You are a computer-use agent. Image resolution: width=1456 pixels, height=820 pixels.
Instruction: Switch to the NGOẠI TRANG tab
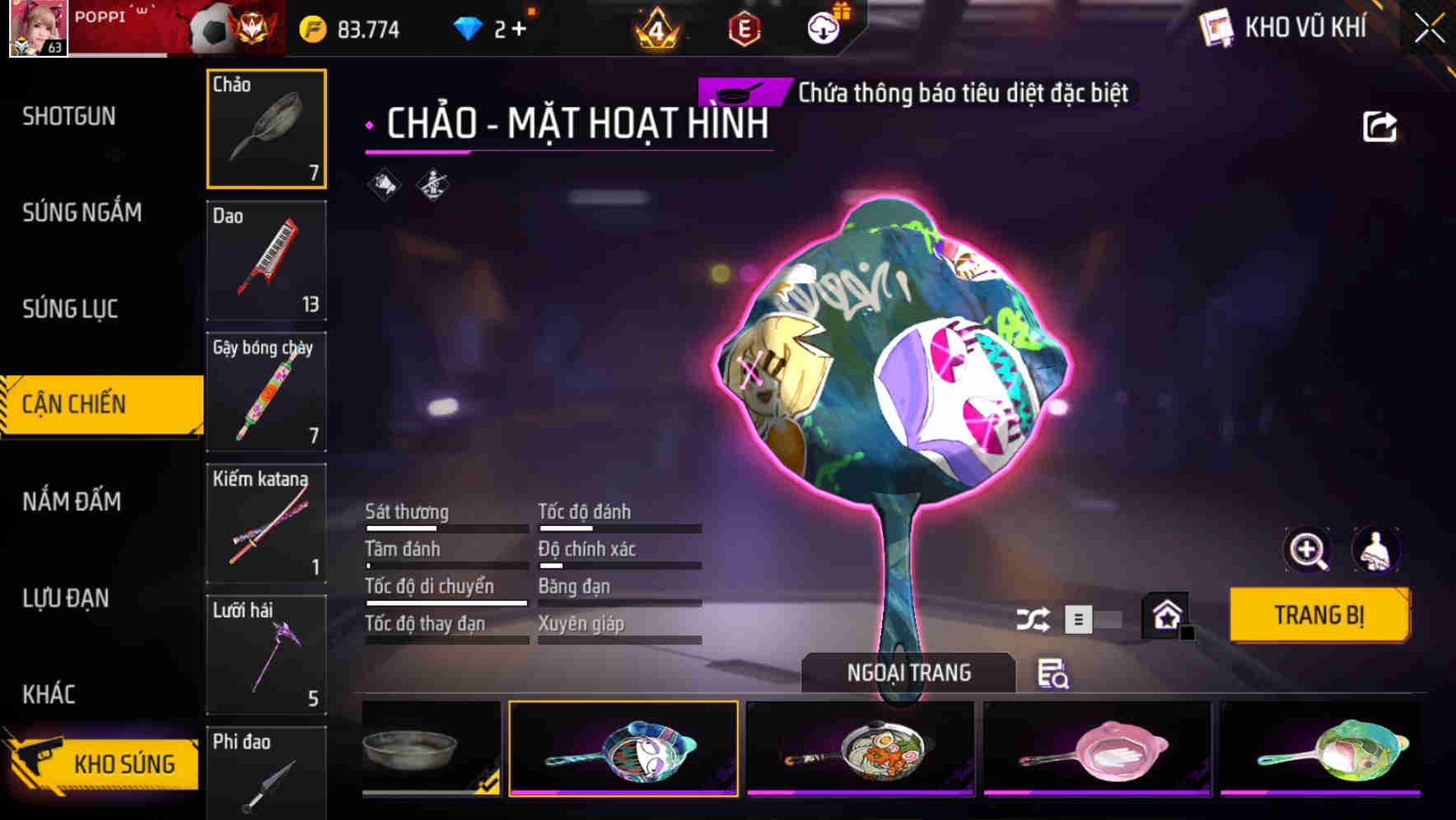[908, 672]
